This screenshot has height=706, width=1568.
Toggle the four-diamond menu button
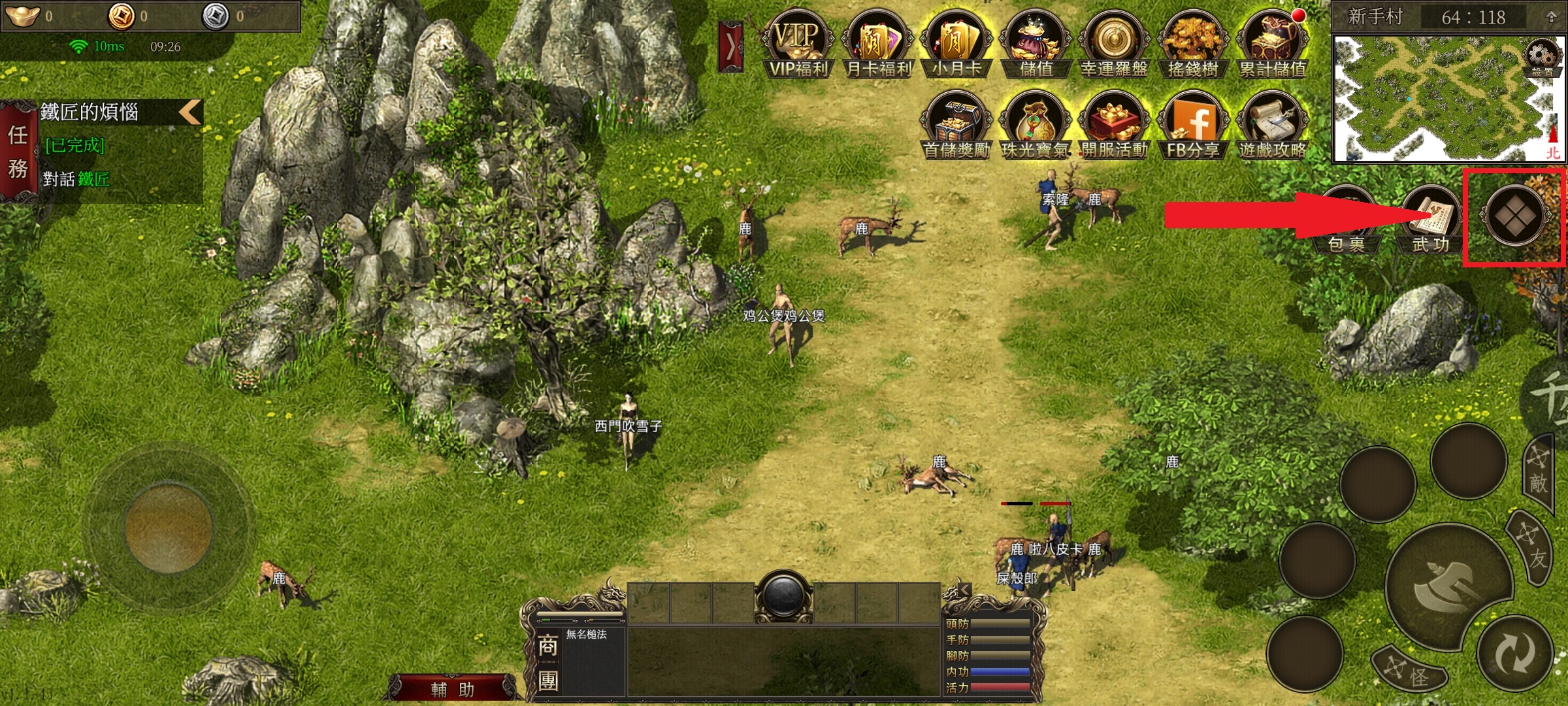tap(1514, 216)
